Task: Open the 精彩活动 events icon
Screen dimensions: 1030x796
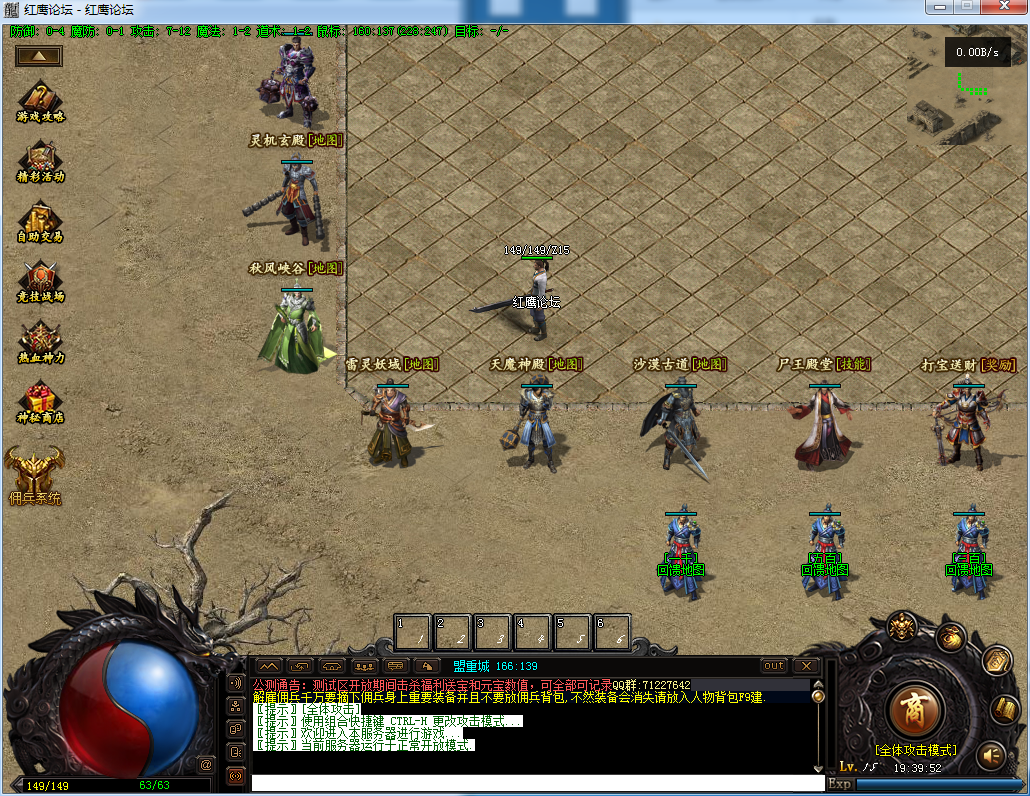Action: coord(40,160)
